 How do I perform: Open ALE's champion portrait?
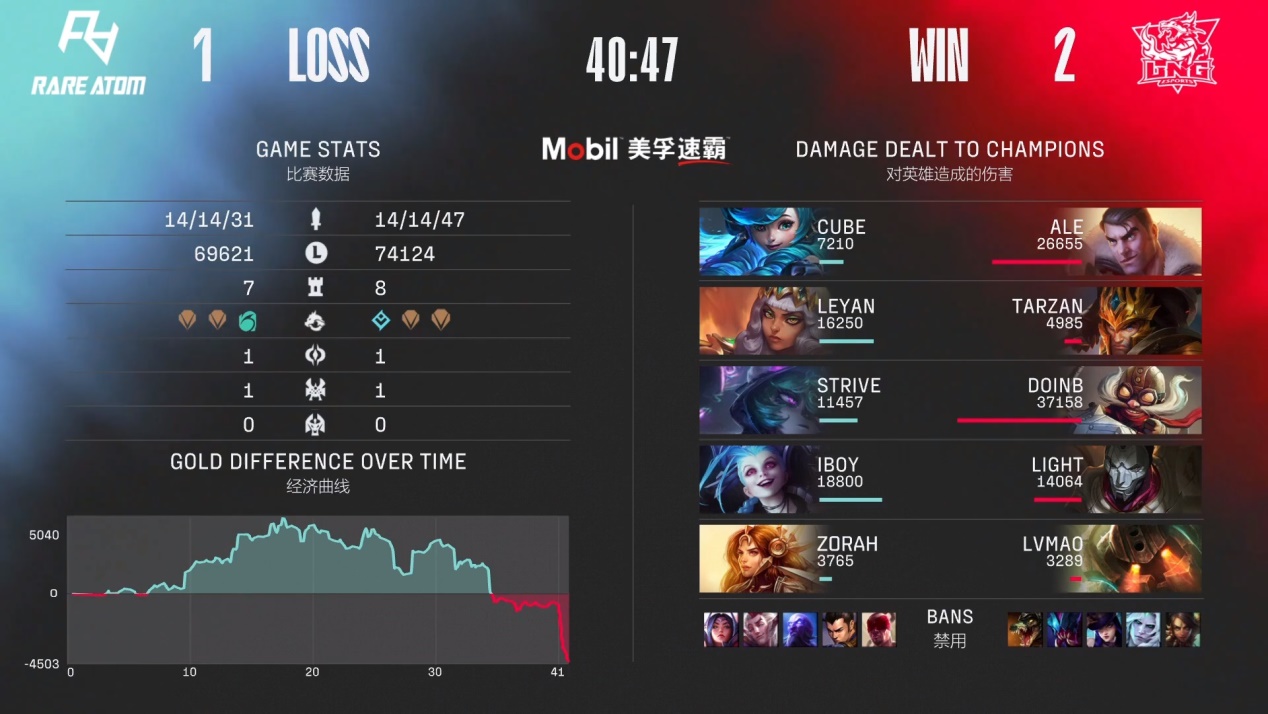[x=1150, y=241]
